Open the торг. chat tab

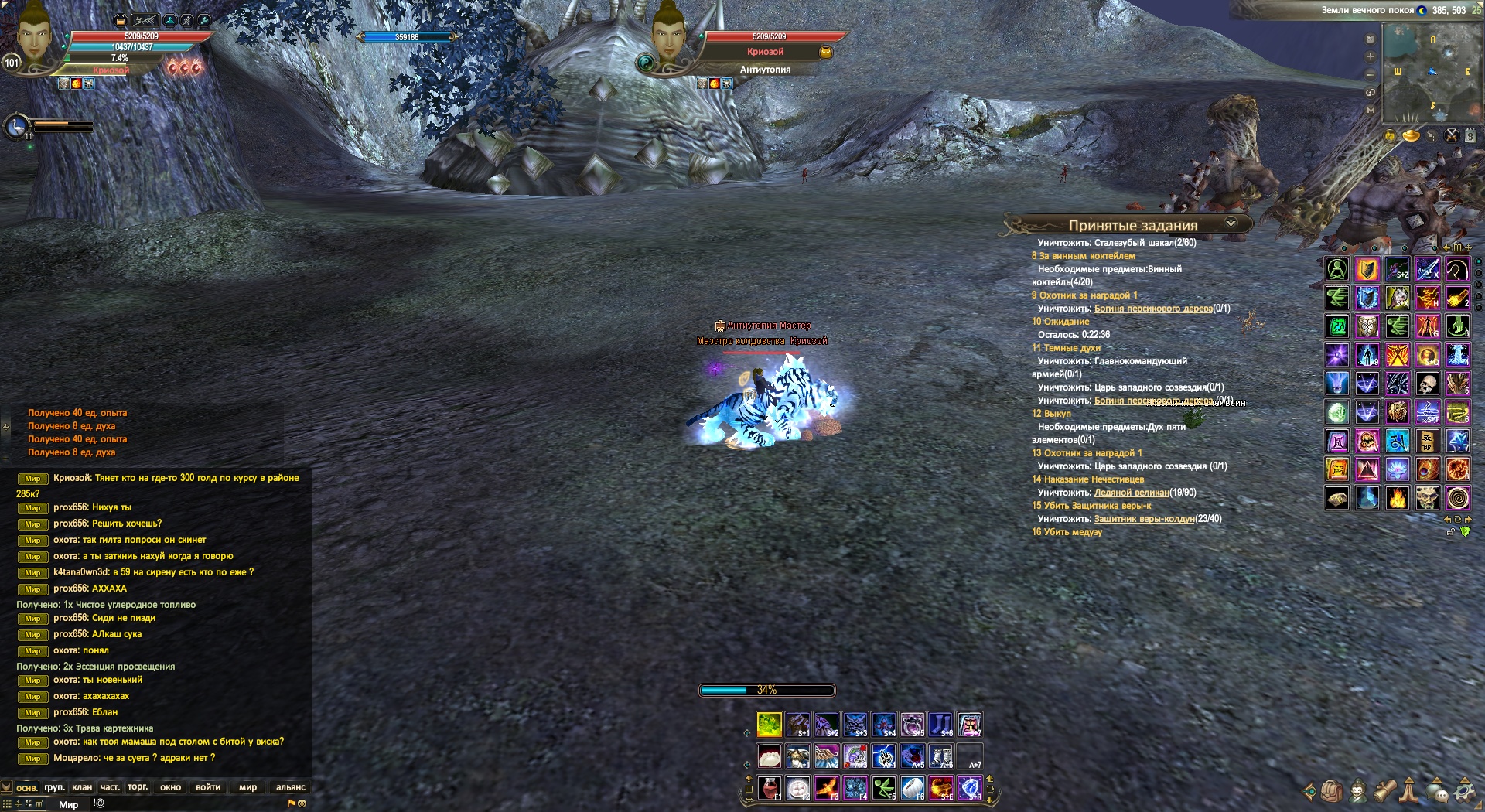click(138, 787)
